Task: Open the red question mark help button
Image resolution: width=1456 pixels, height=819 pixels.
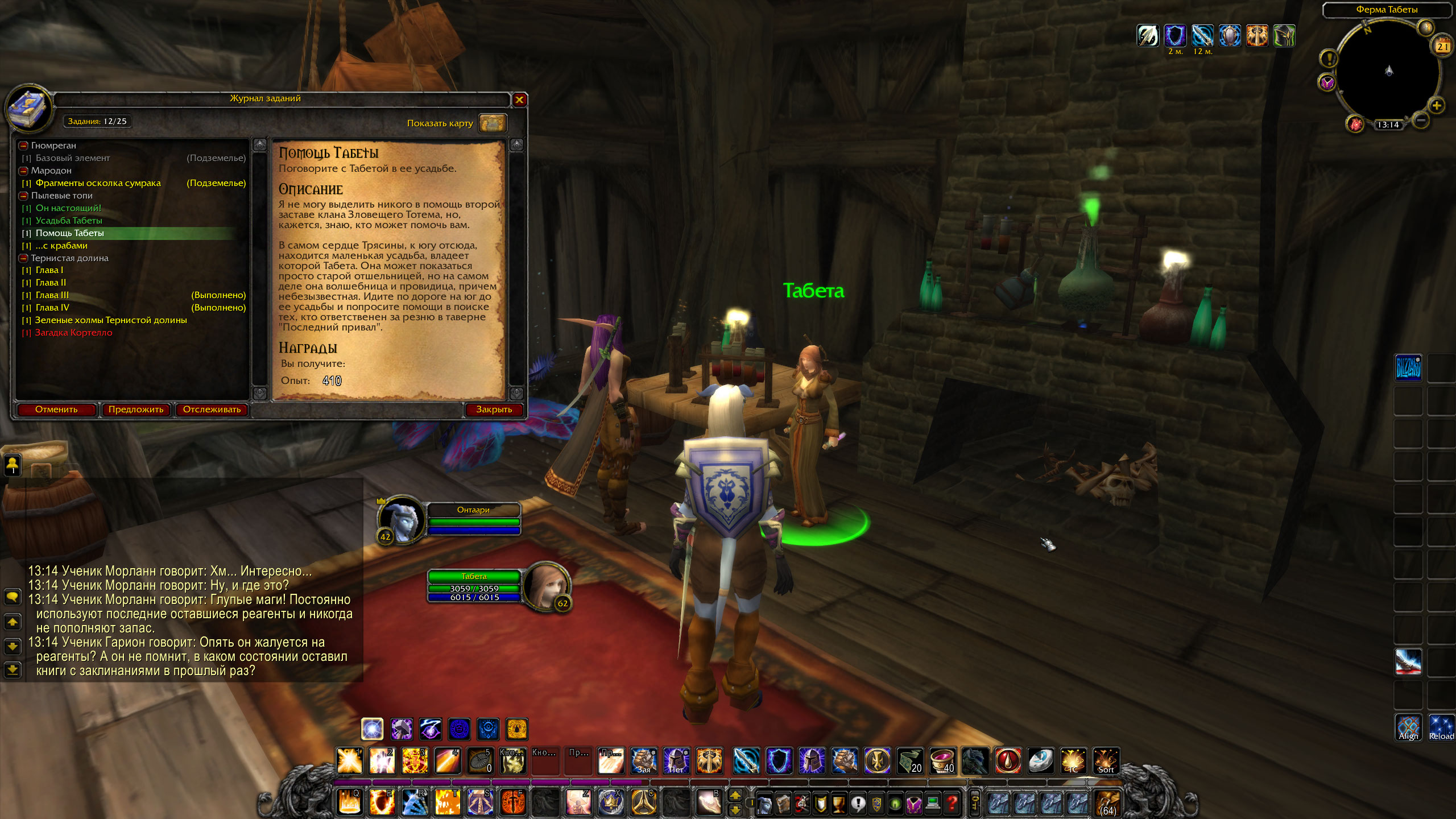Action: [952, 803]
